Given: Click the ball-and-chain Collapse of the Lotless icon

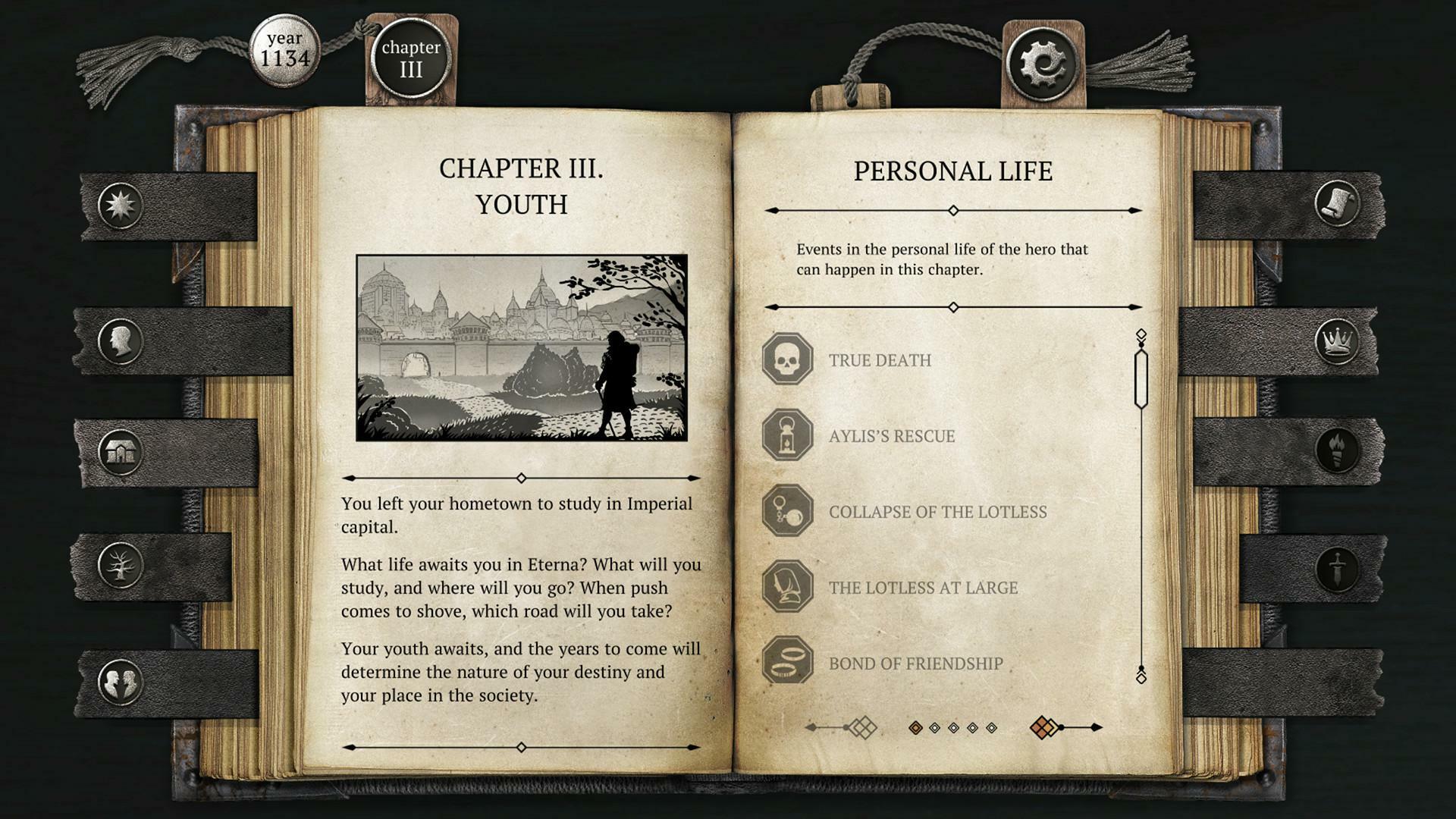Looking at the screenshot, I should click(789, 512).
